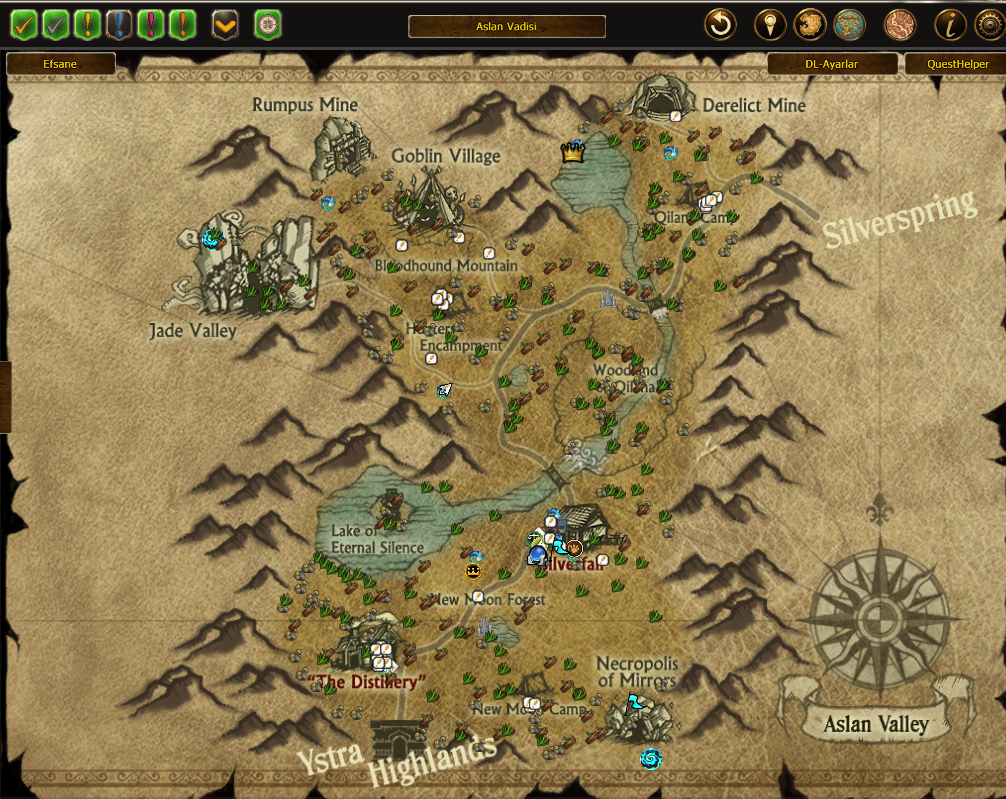Open the red parchment map button
The width and height of the screenshot is (1006, 799).
click(901, 24)
